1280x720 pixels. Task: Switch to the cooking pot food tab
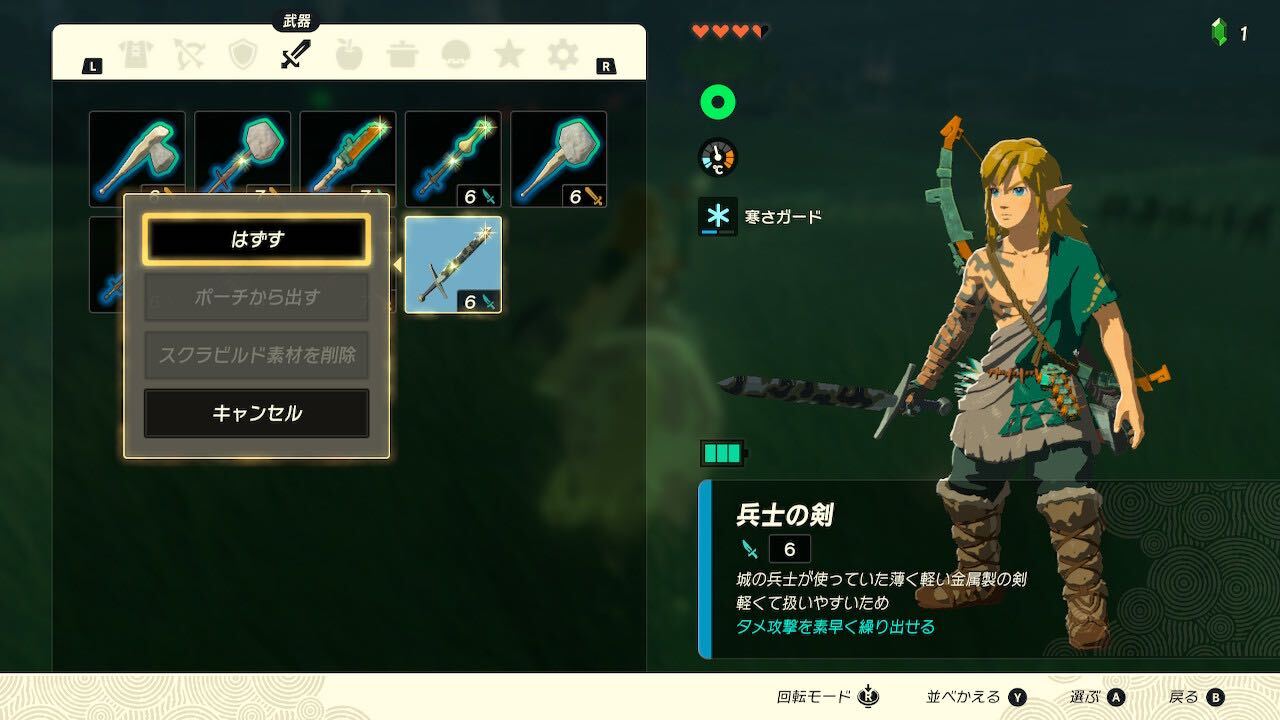402,55
